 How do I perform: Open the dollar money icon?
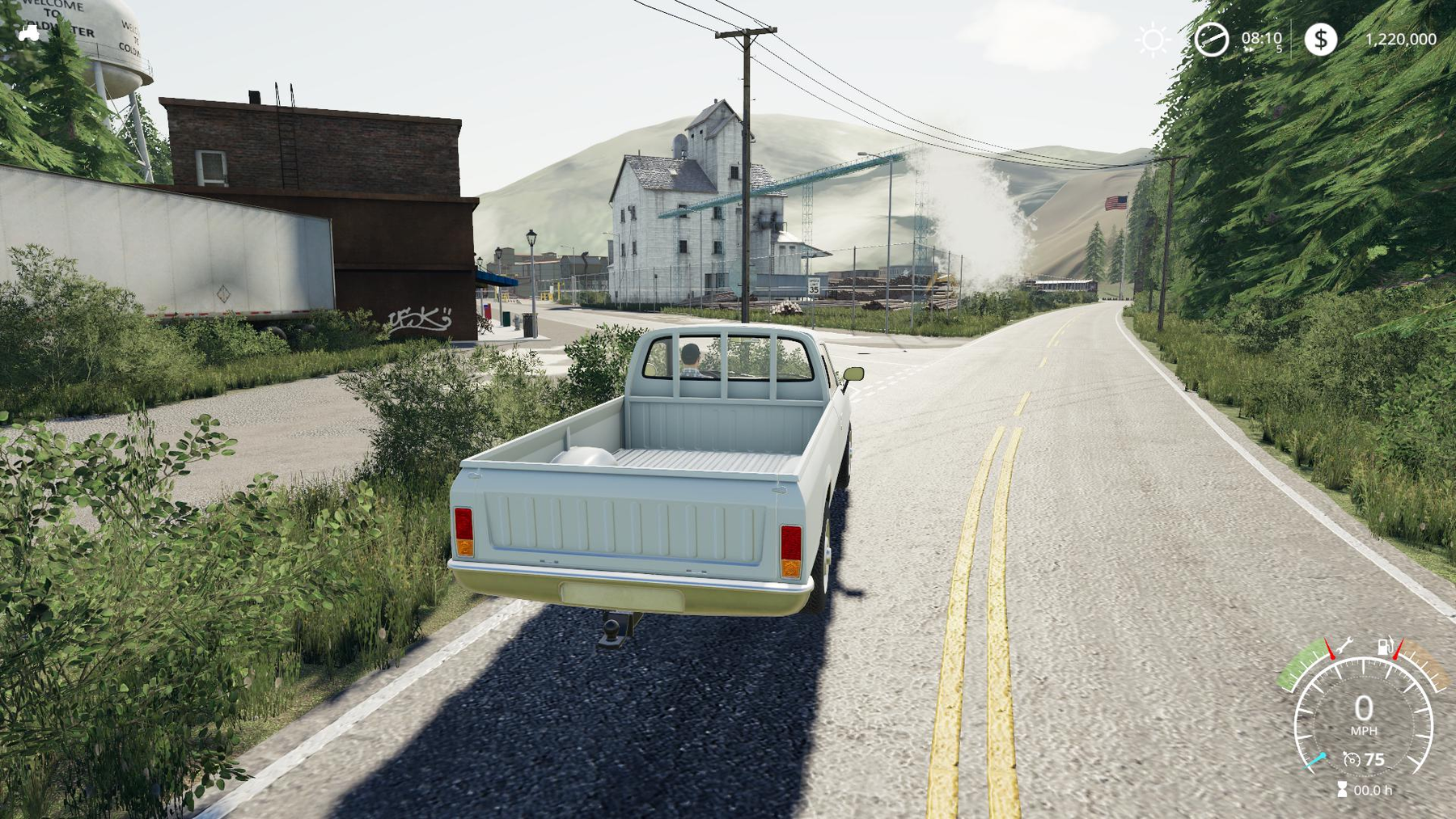tap(1320, 39)
